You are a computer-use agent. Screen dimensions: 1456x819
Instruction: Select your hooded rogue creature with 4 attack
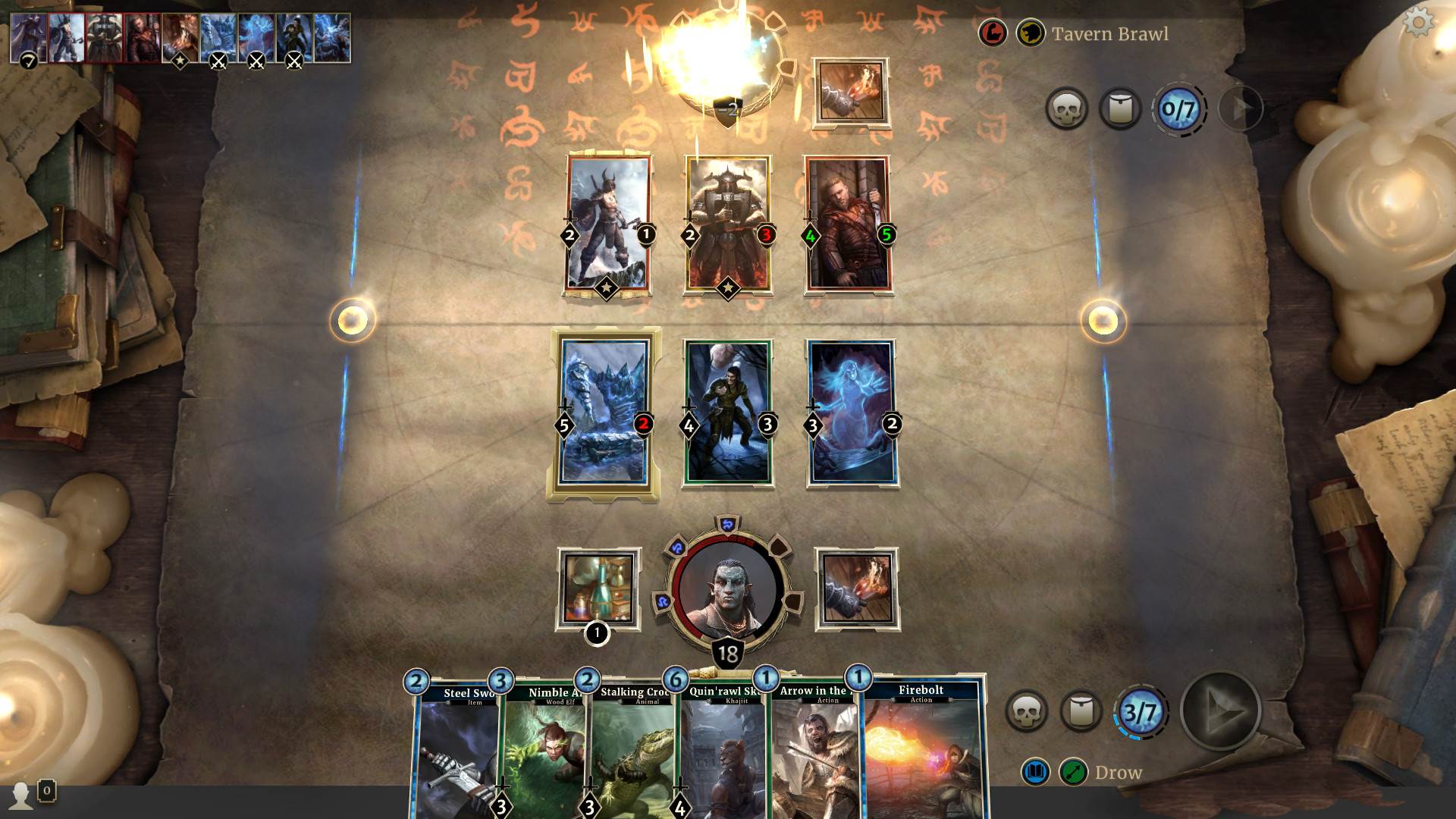coord(727,413)
